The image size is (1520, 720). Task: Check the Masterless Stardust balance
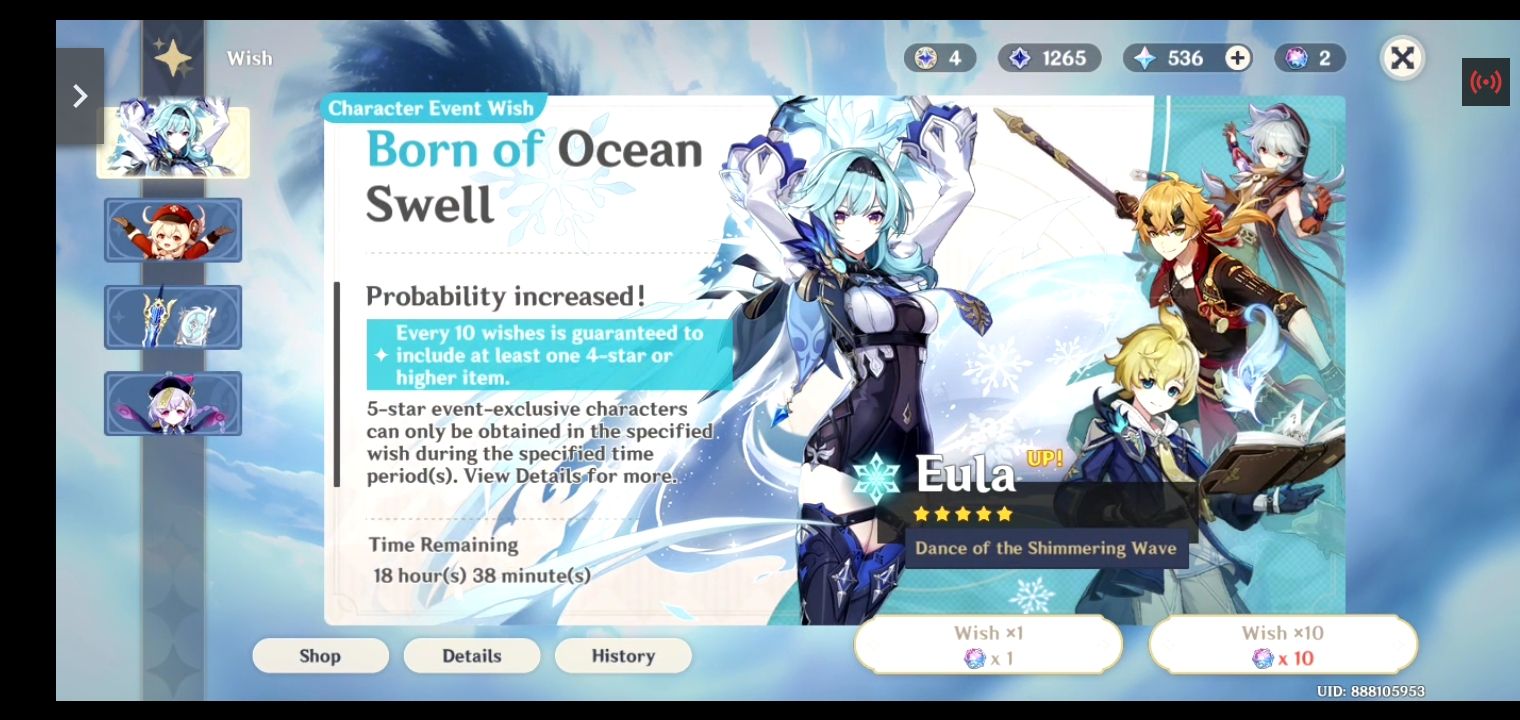(x=1048, y=58)
